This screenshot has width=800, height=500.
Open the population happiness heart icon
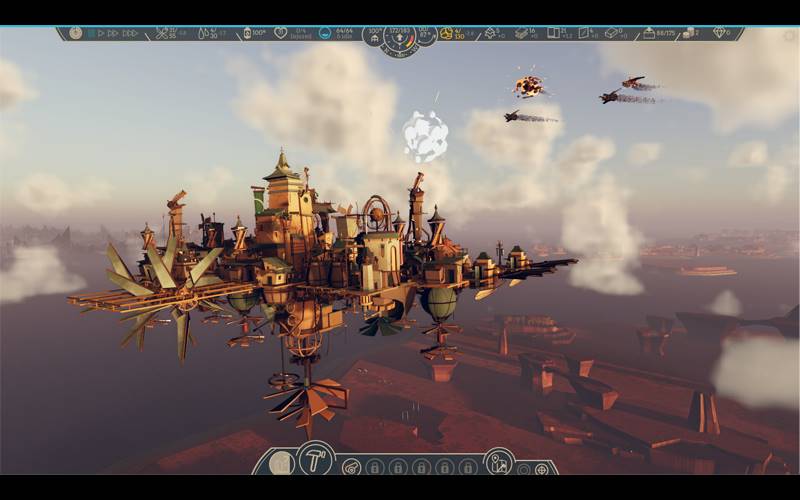coord(281,33)
